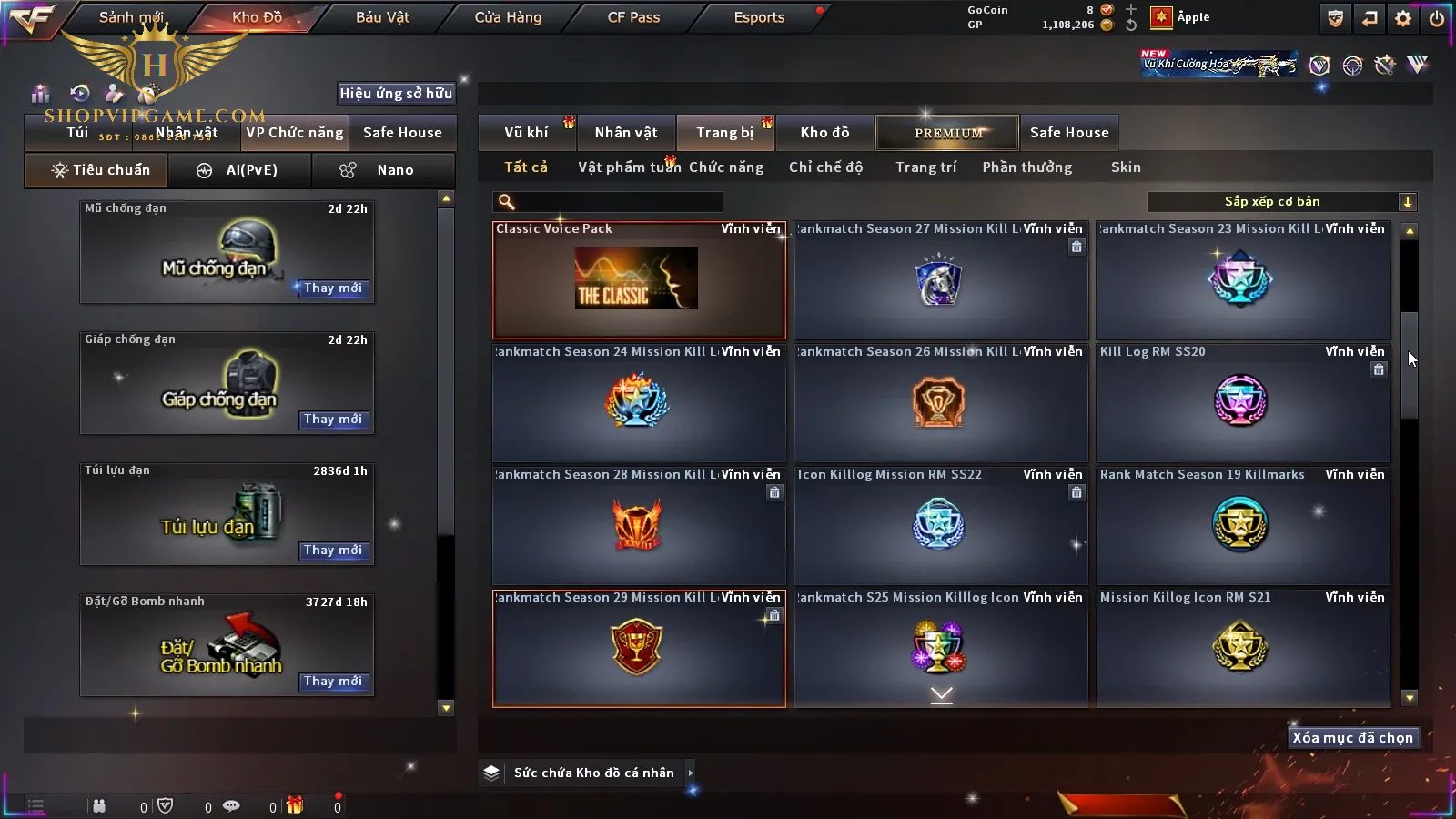Go to the Sảnh mới lobby
The height and width of the screenshot is (819, 1456).
(x=131, y=17)
